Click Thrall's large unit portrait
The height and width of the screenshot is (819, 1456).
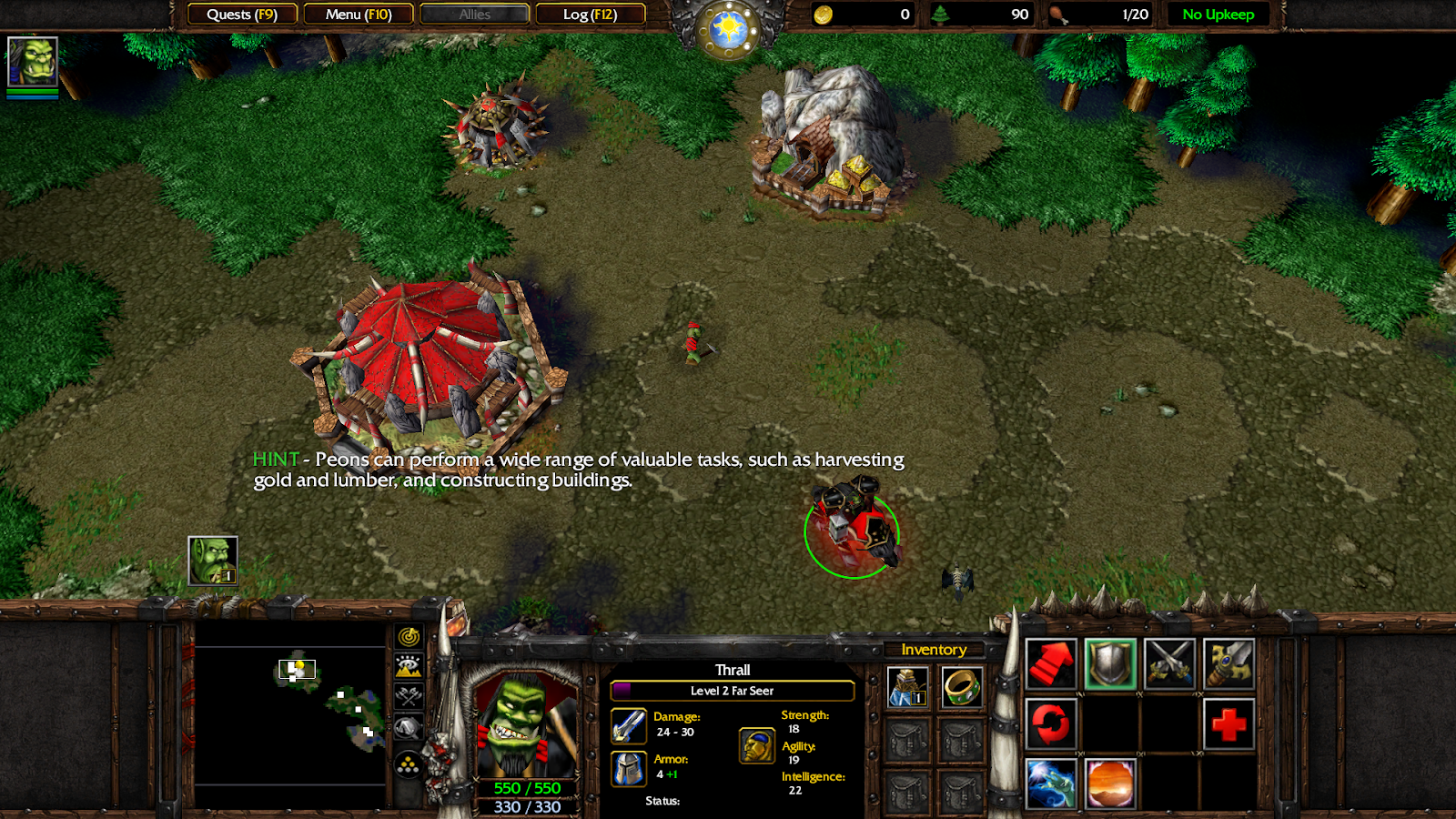tap(525, 725)
